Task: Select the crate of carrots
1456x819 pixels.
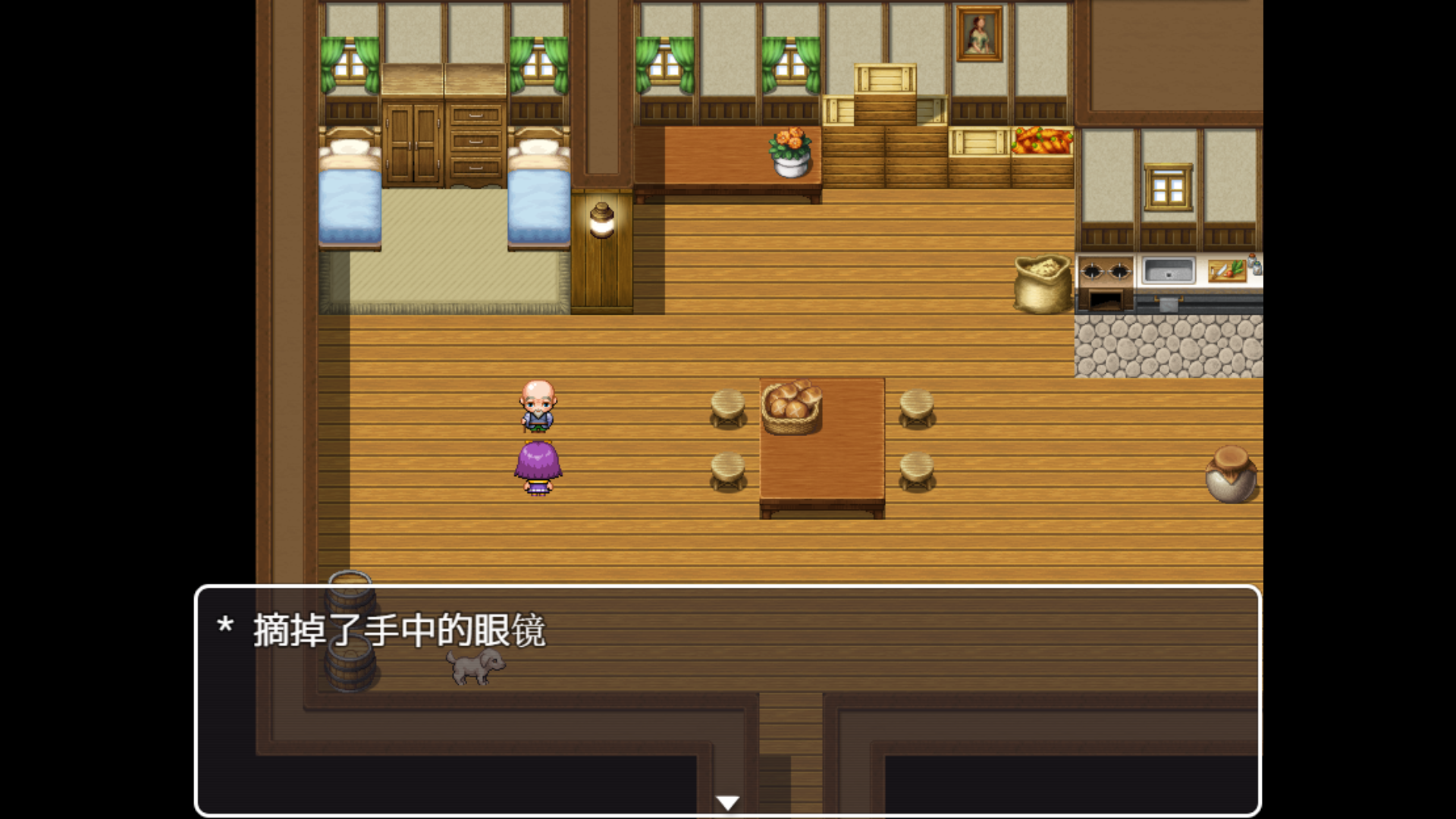Action: (1043, 144)
